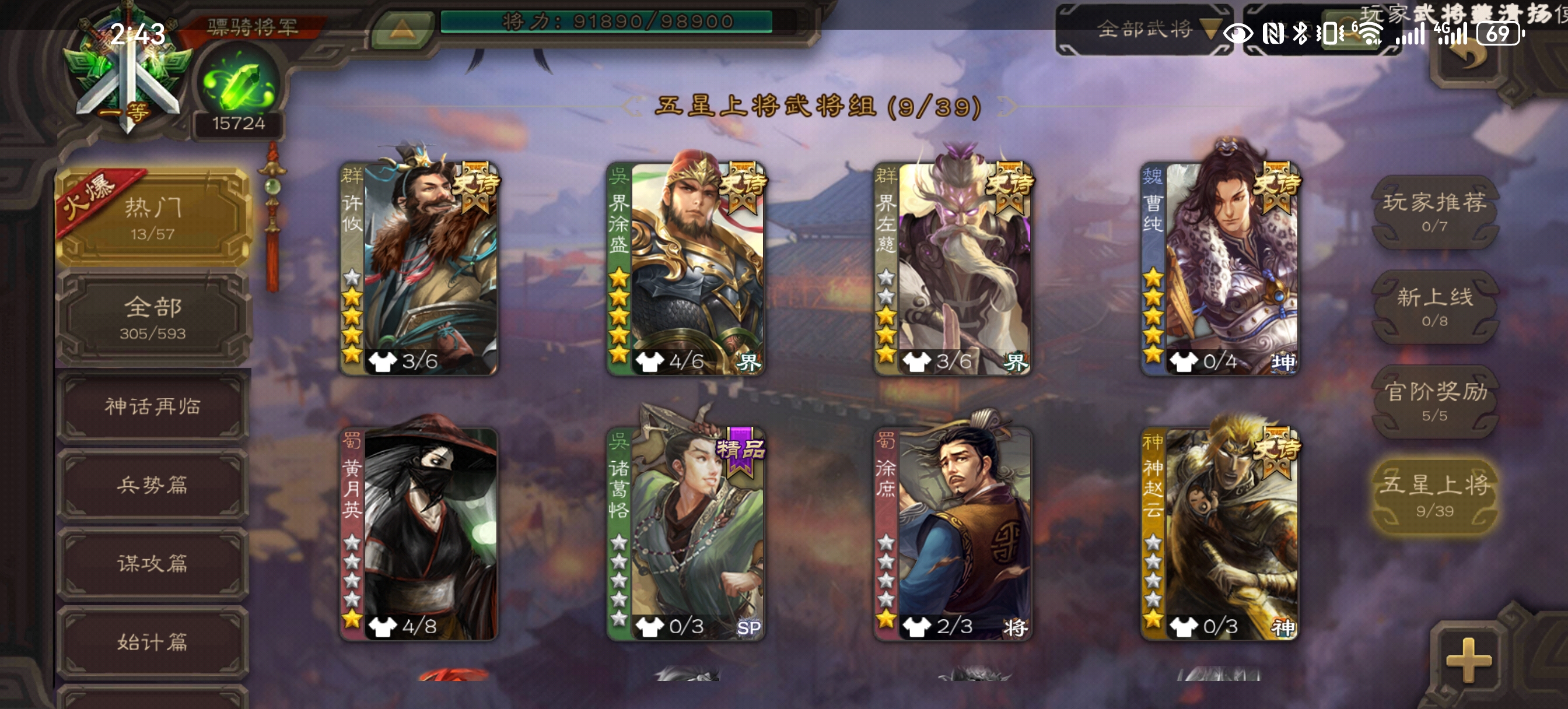
Task: Select the 热门 category tab
Action: pos(152,217)
